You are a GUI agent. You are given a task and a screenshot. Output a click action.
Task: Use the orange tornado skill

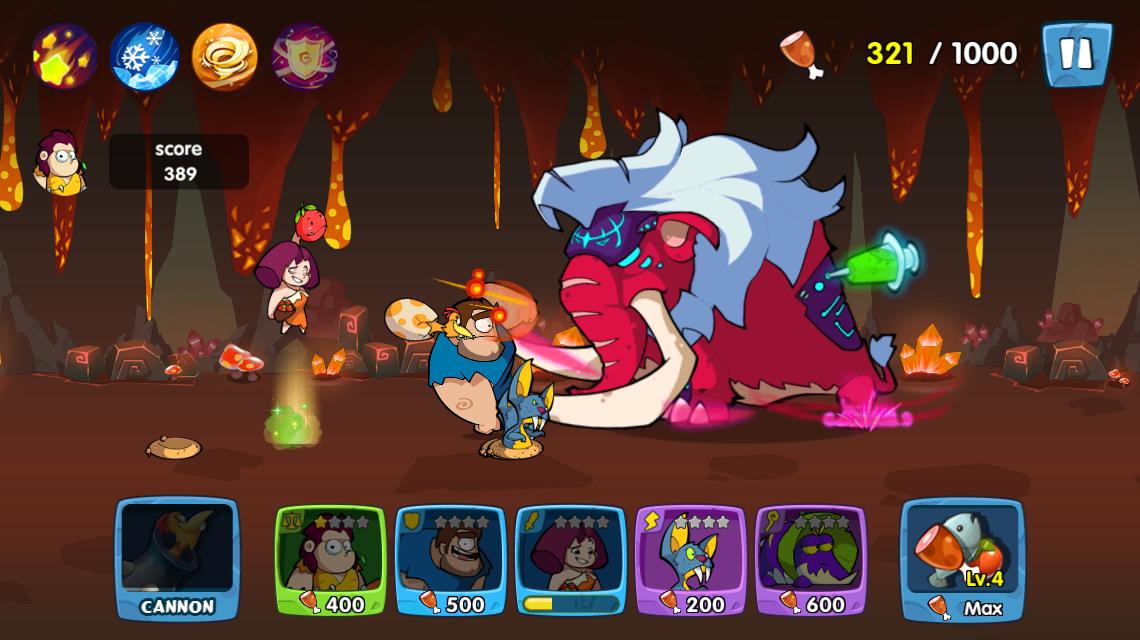[x=225, y=56]
